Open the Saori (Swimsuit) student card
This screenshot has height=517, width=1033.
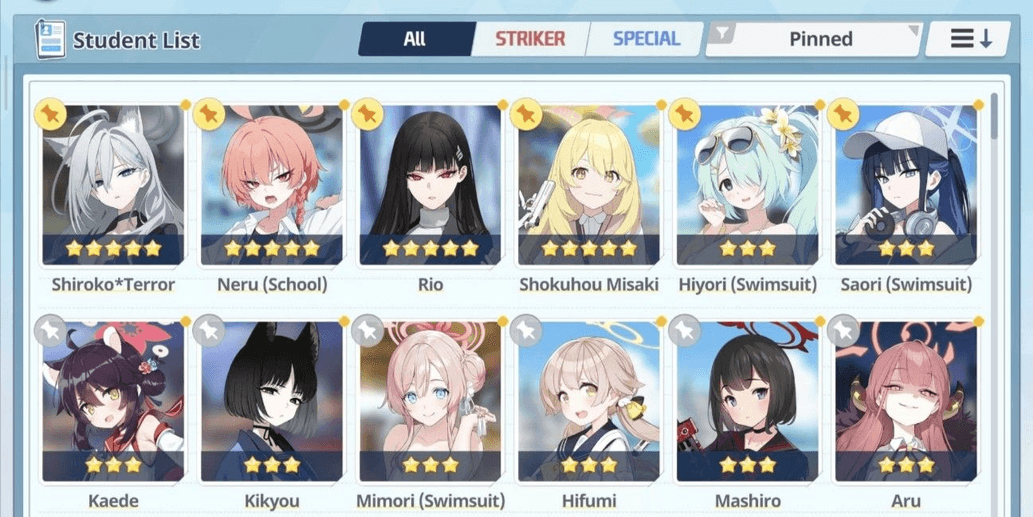click(x=906, y=185)
